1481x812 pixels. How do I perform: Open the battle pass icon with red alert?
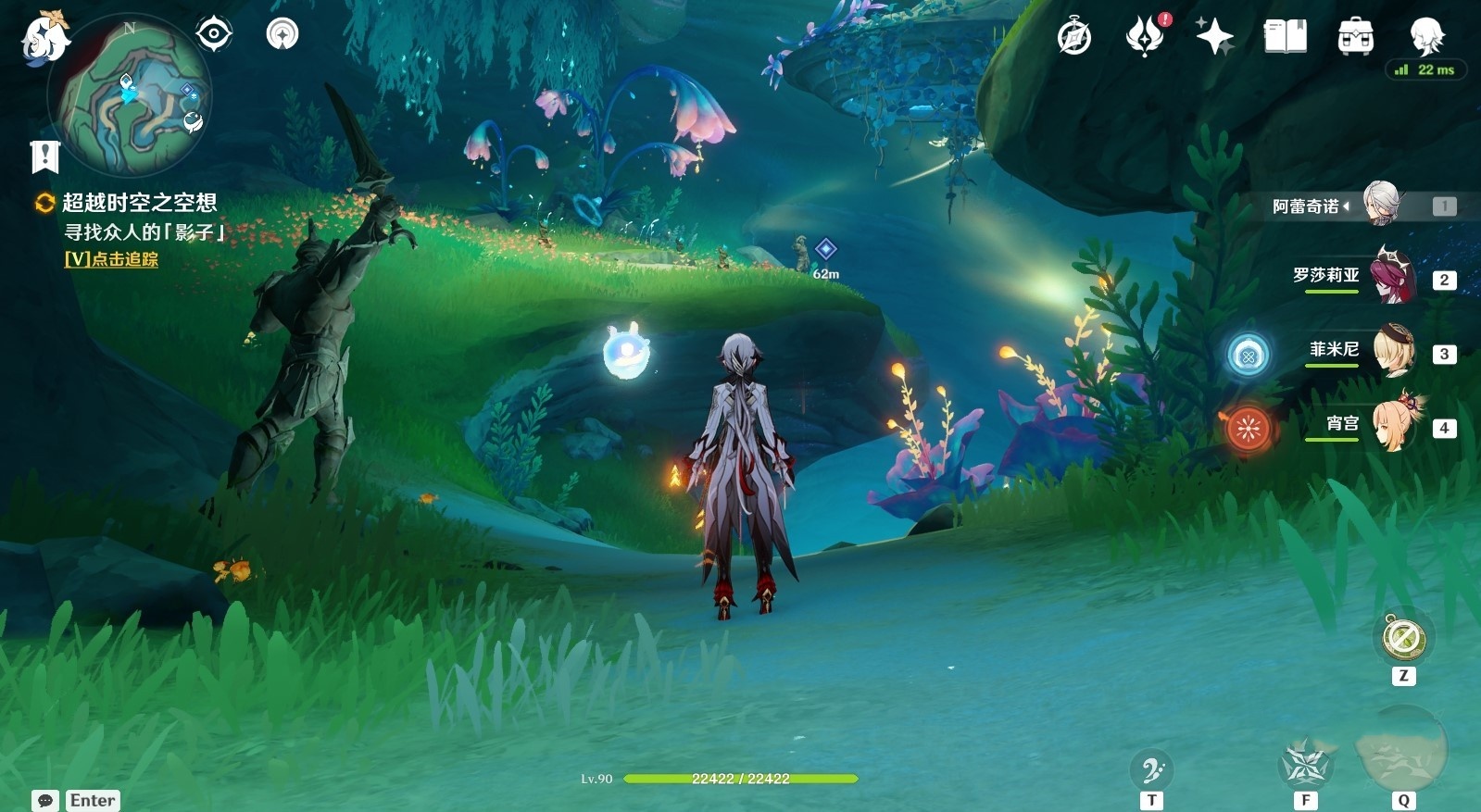pos(1145,37)
